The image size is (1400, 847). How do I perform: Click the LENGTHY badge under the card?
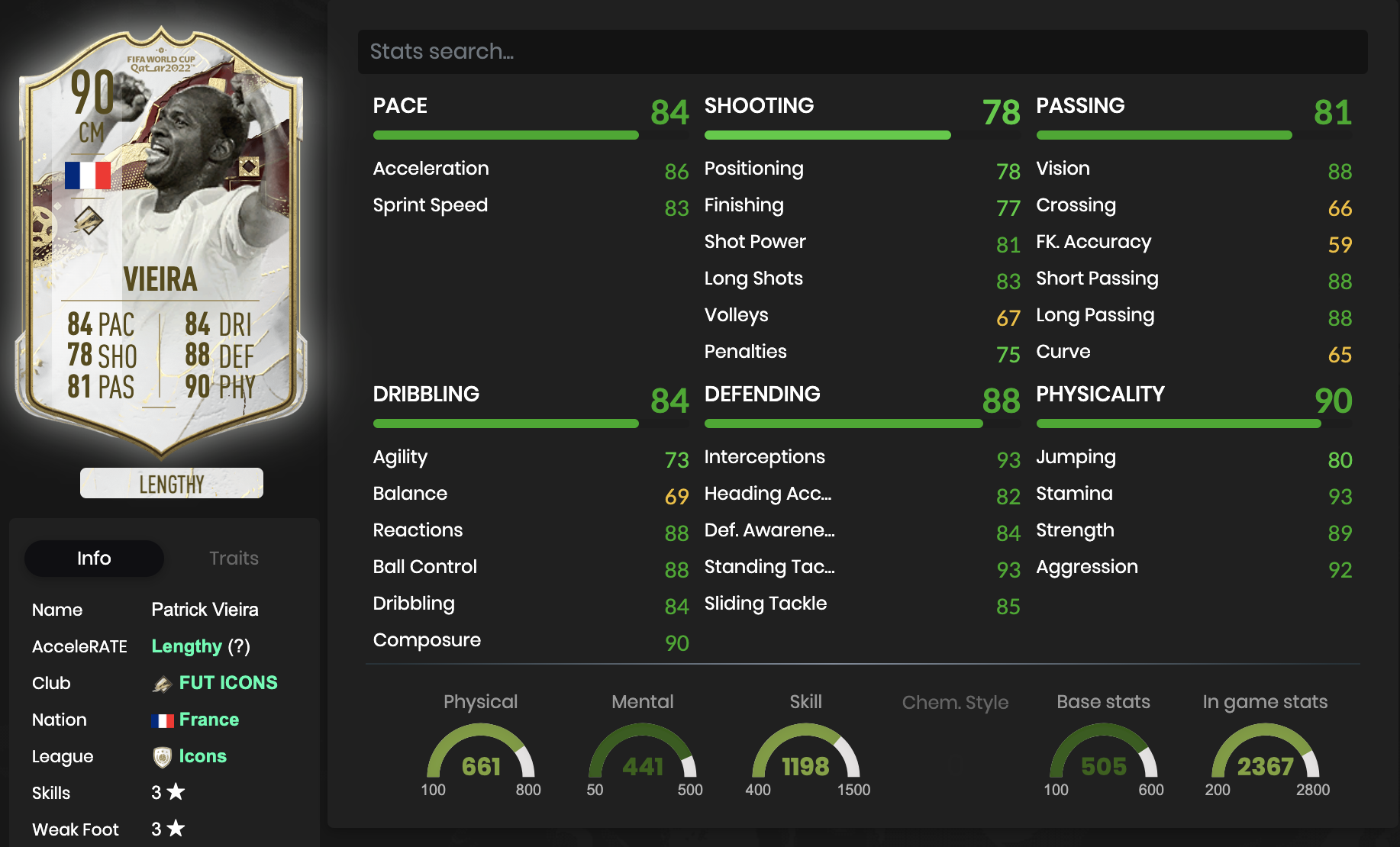click(x=172, y=484)
